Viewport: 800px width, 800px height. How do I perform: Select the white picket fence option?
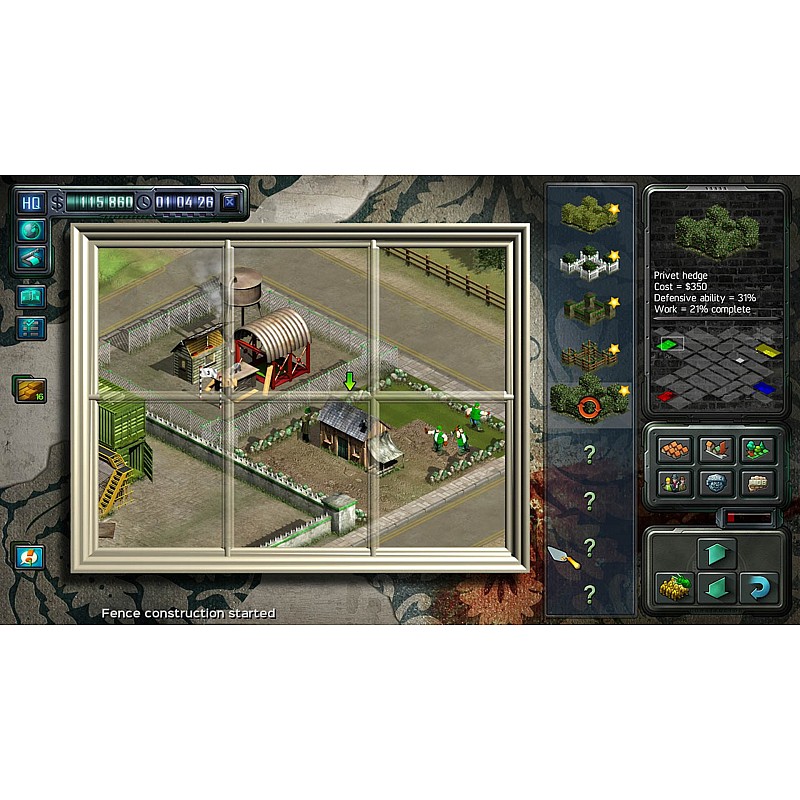[x=589, y=261]
